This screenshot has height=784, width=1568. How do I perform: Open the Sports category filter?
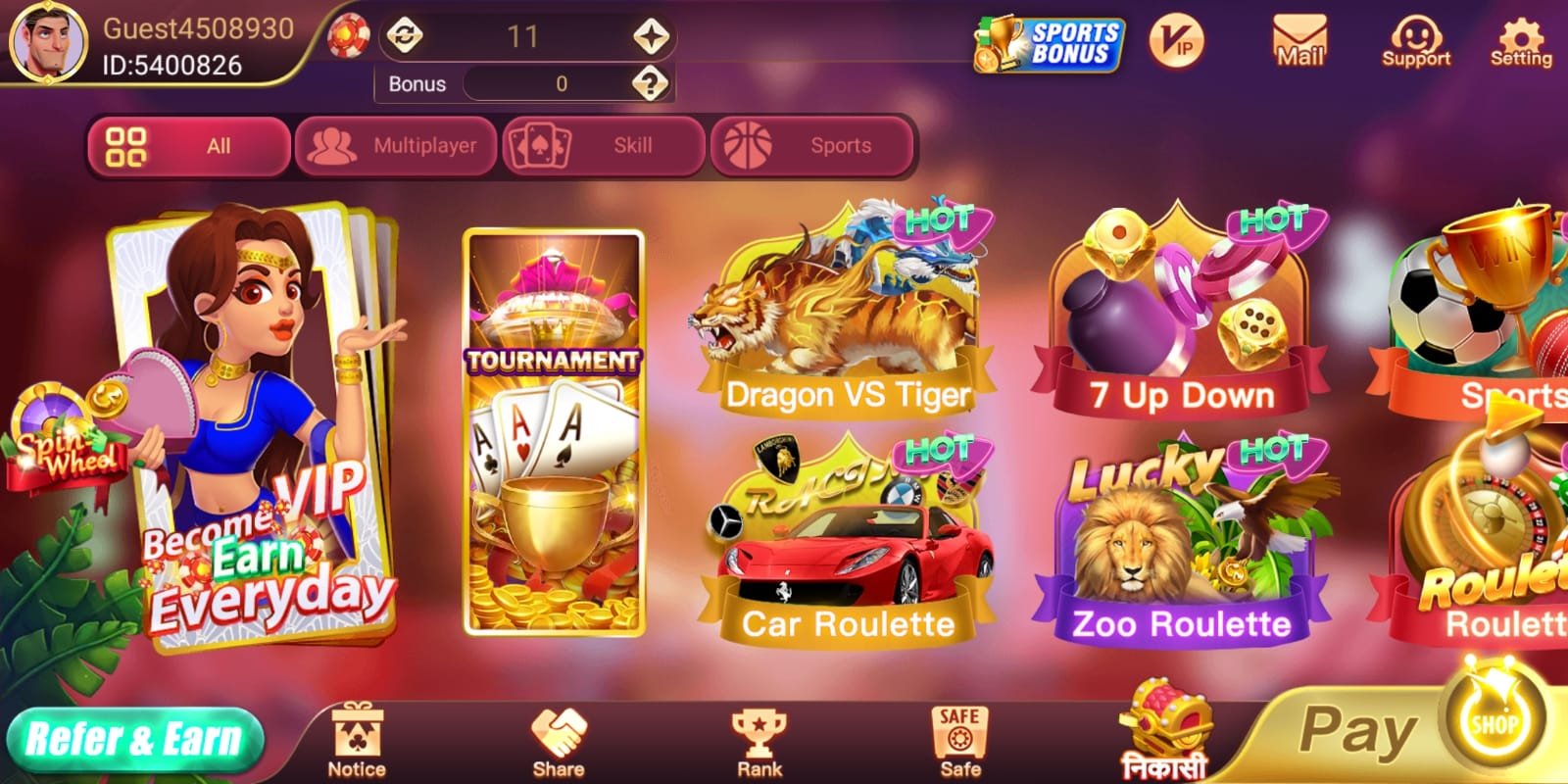click(811, 145)
